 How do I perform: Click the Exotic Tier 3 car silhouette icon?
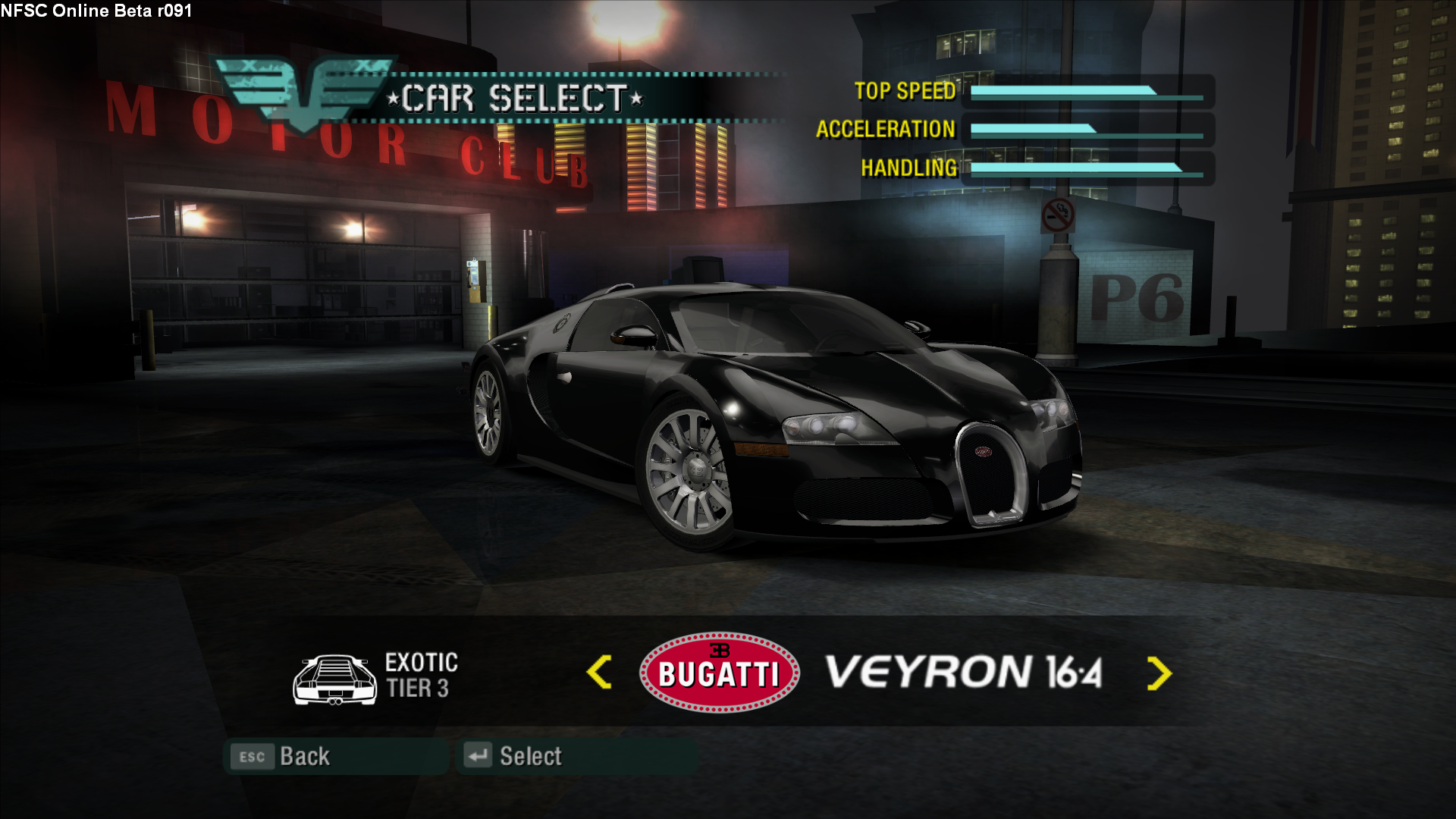tap(334, 679)
